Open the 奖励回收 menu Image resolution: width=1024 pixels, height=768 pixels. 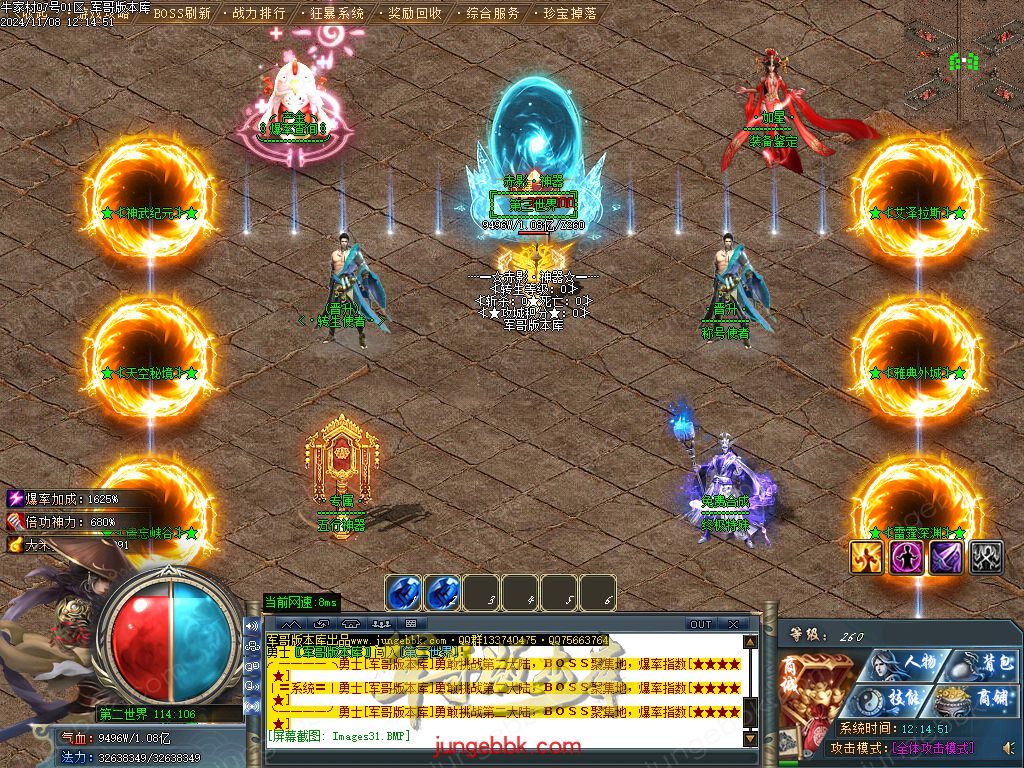coord(415,14)
